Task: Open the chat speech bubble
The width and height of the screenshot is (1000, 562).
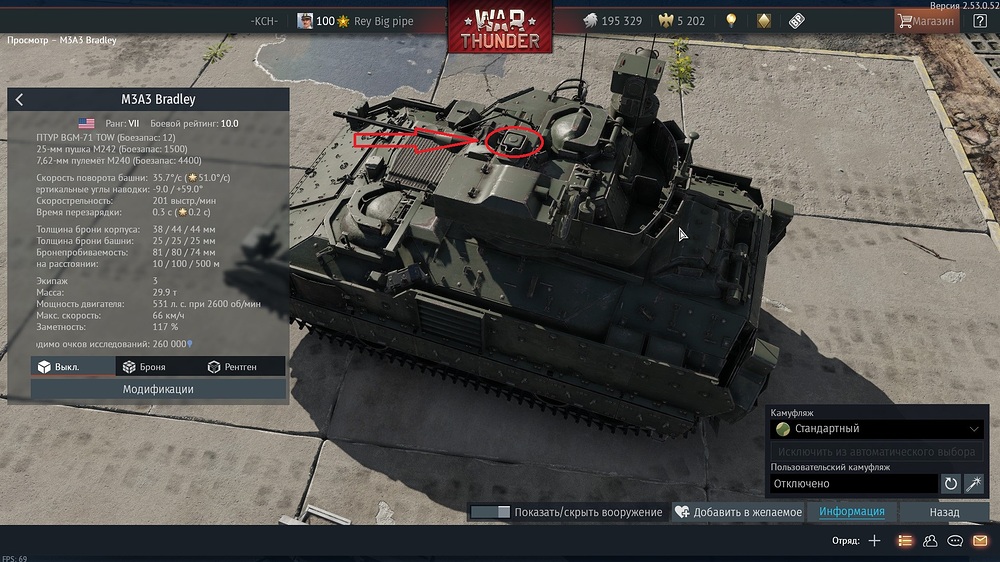Action: [955, 541]
